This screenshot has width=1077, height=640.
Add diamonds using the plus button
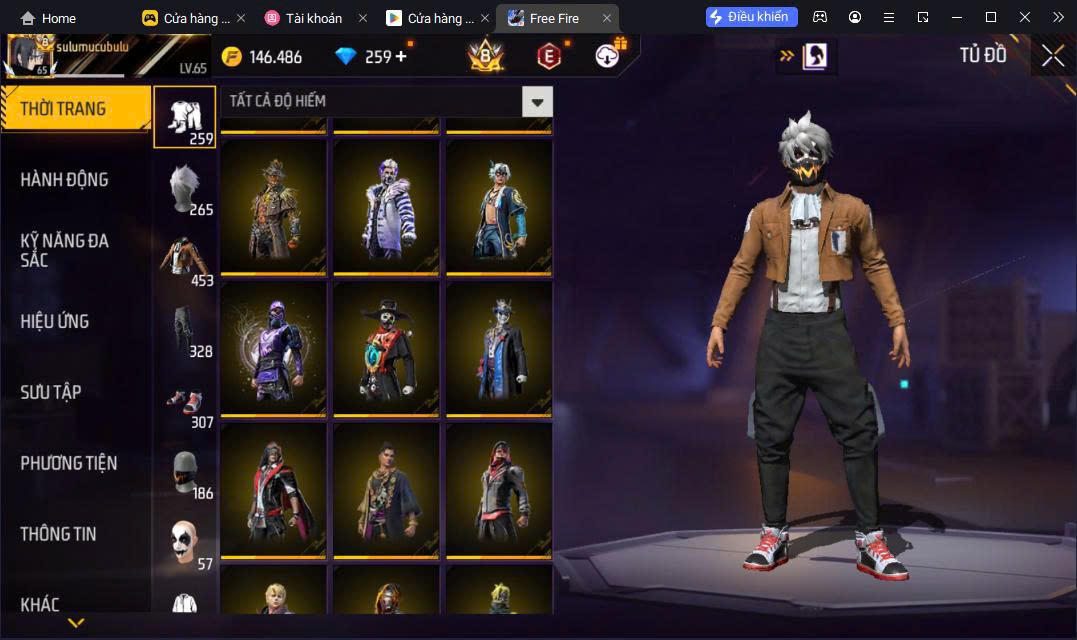pyautogui.click(x=402, y=56)
